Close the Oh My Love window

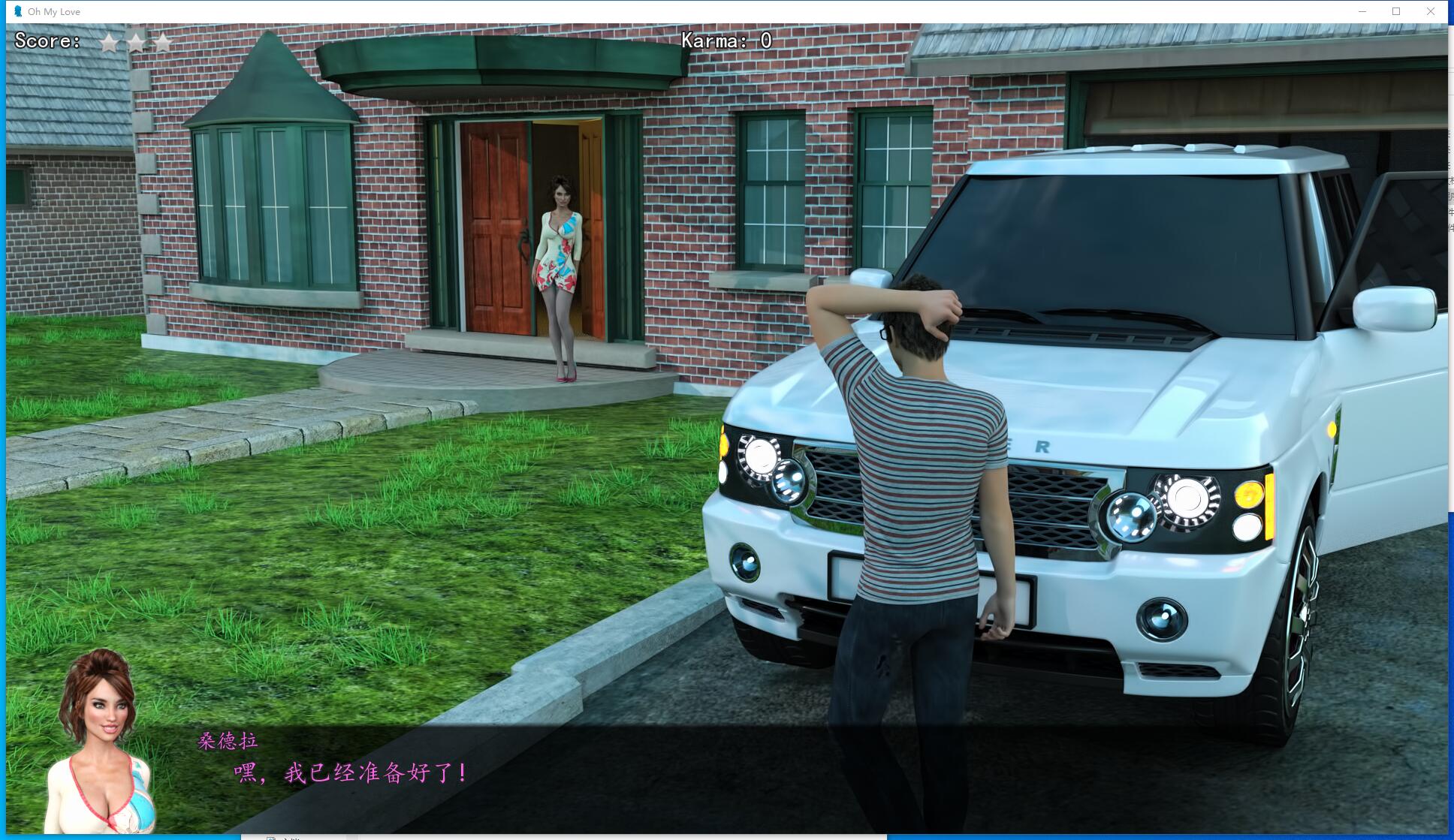1430,11
